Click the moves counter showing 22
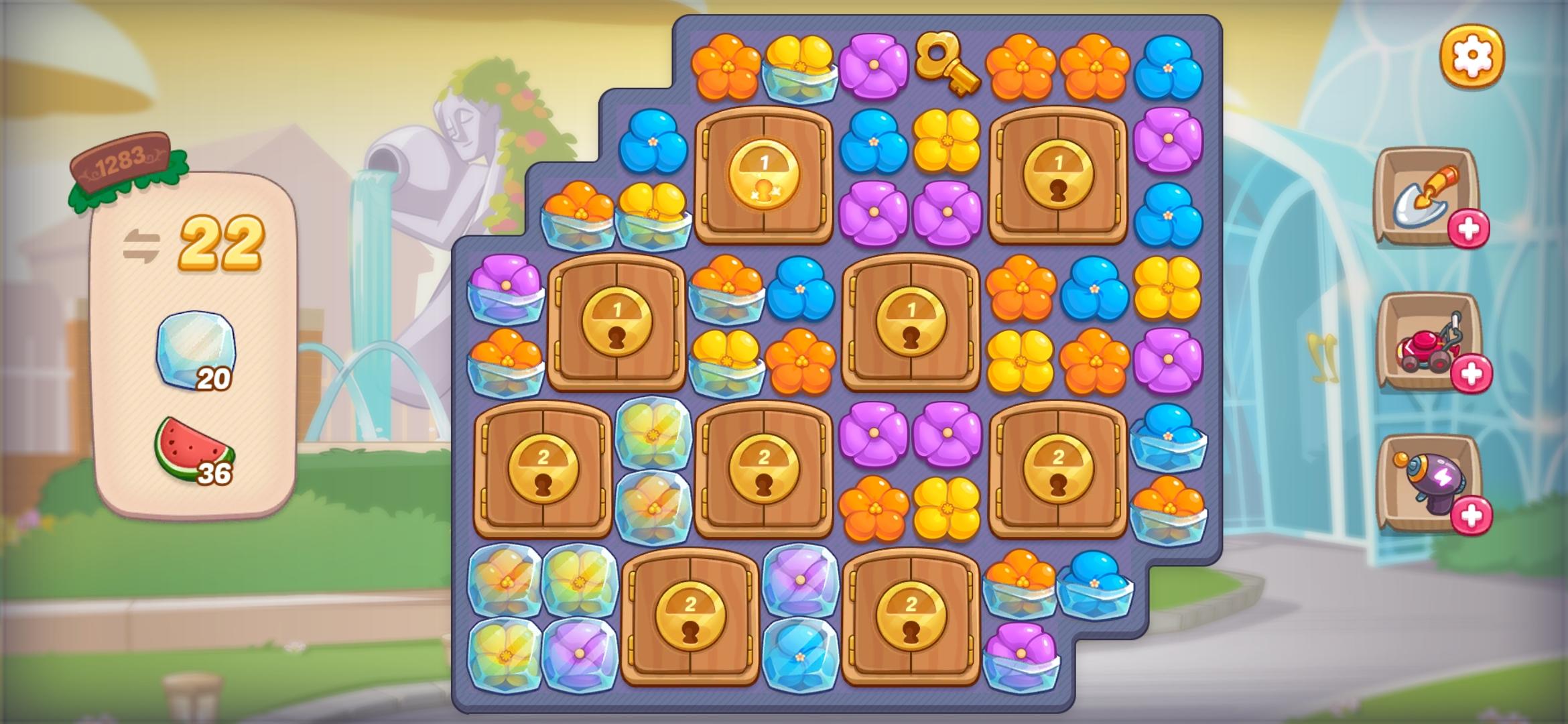 [221, 241]
